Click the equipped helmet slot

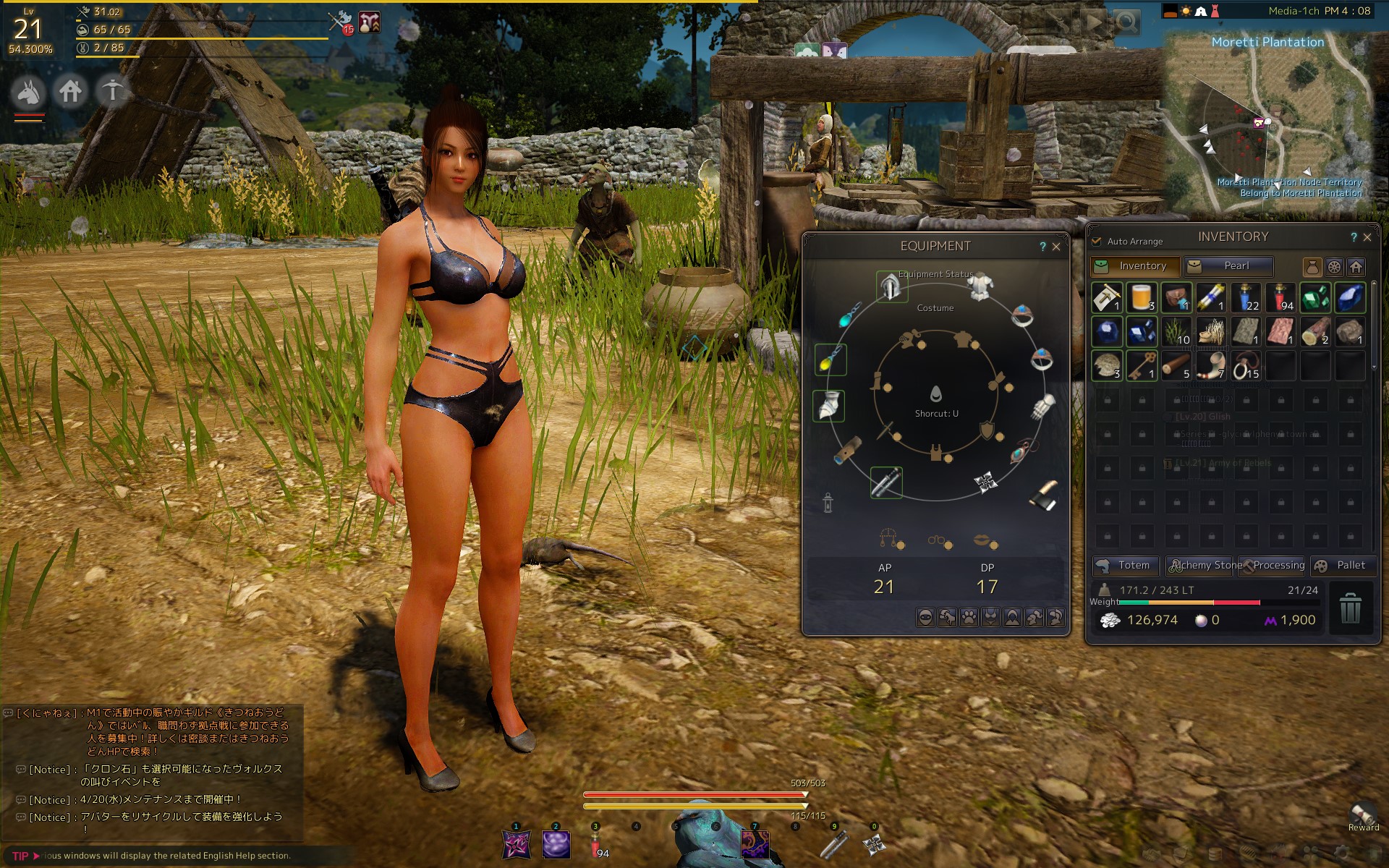point(891,287)
